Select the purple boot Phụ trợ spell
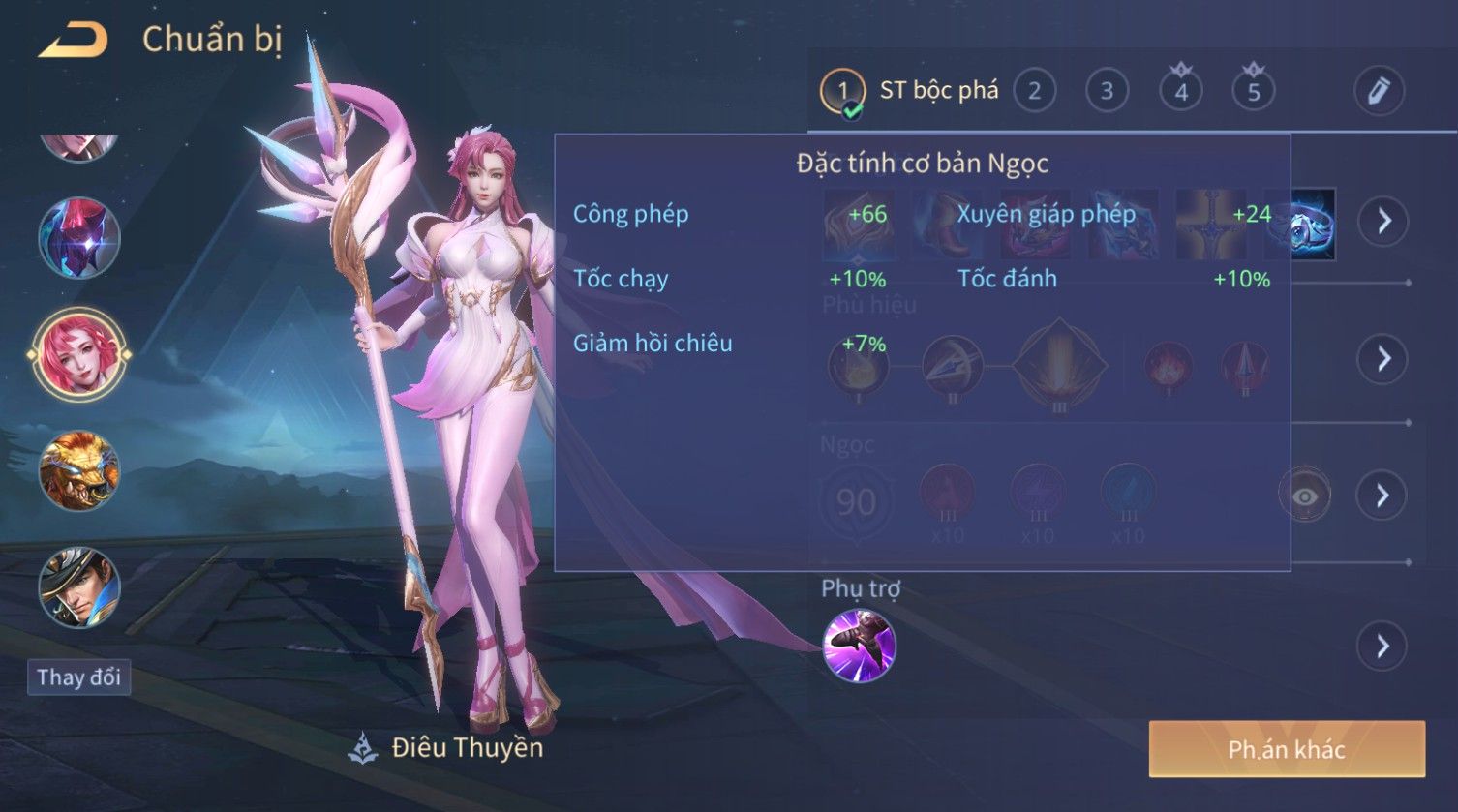This screenshot has height=812, width=1458. [x=859, y=646]
